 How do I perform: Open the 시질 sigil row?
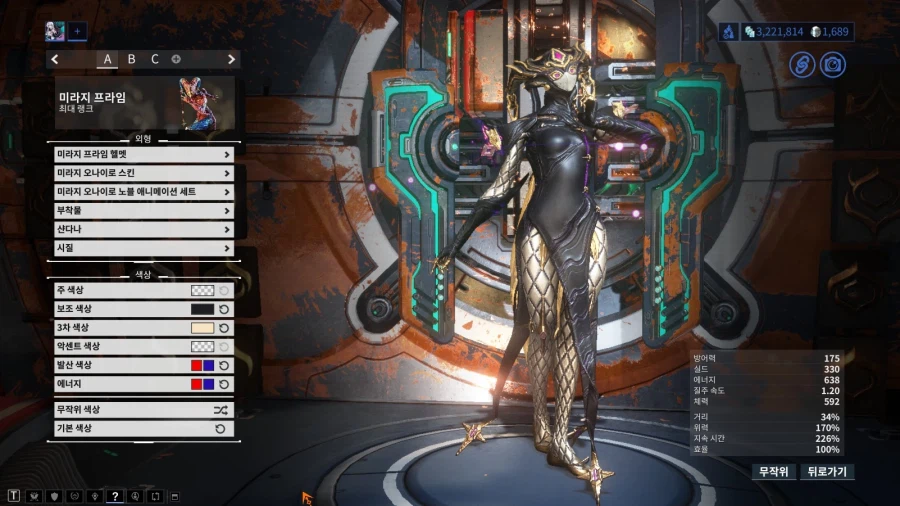tap(144, 248)
